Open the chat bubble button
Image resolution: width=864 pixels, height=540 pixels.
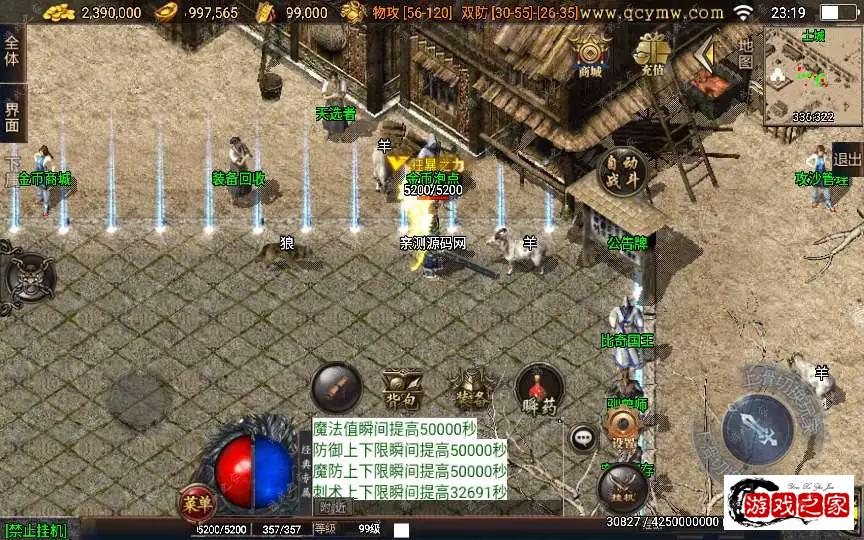tap(583, 438)
